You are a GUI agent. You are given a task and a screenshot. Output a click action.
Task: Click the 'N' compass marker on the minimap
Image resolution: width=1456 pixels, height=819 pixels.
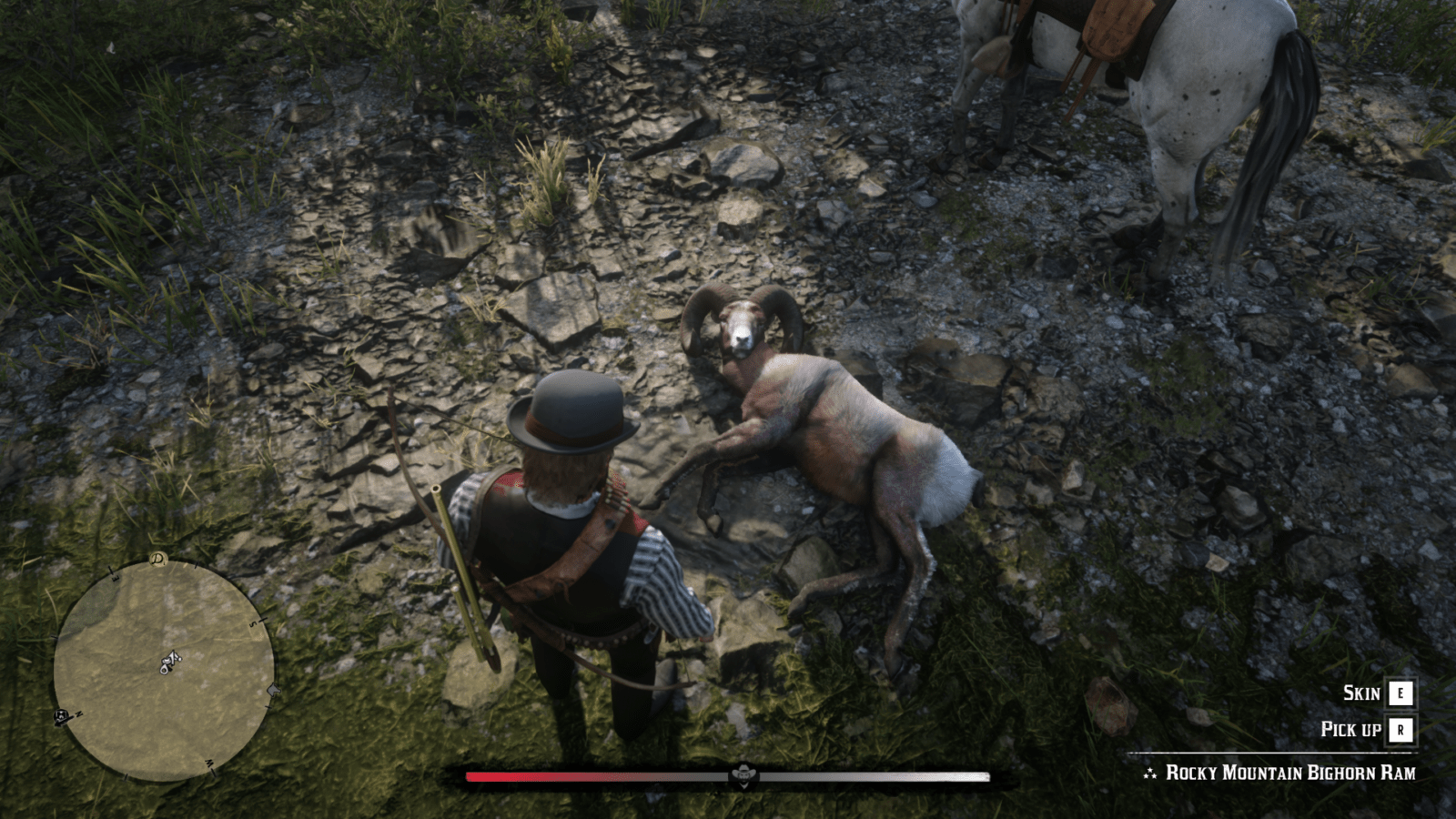[x=78, y=713]
